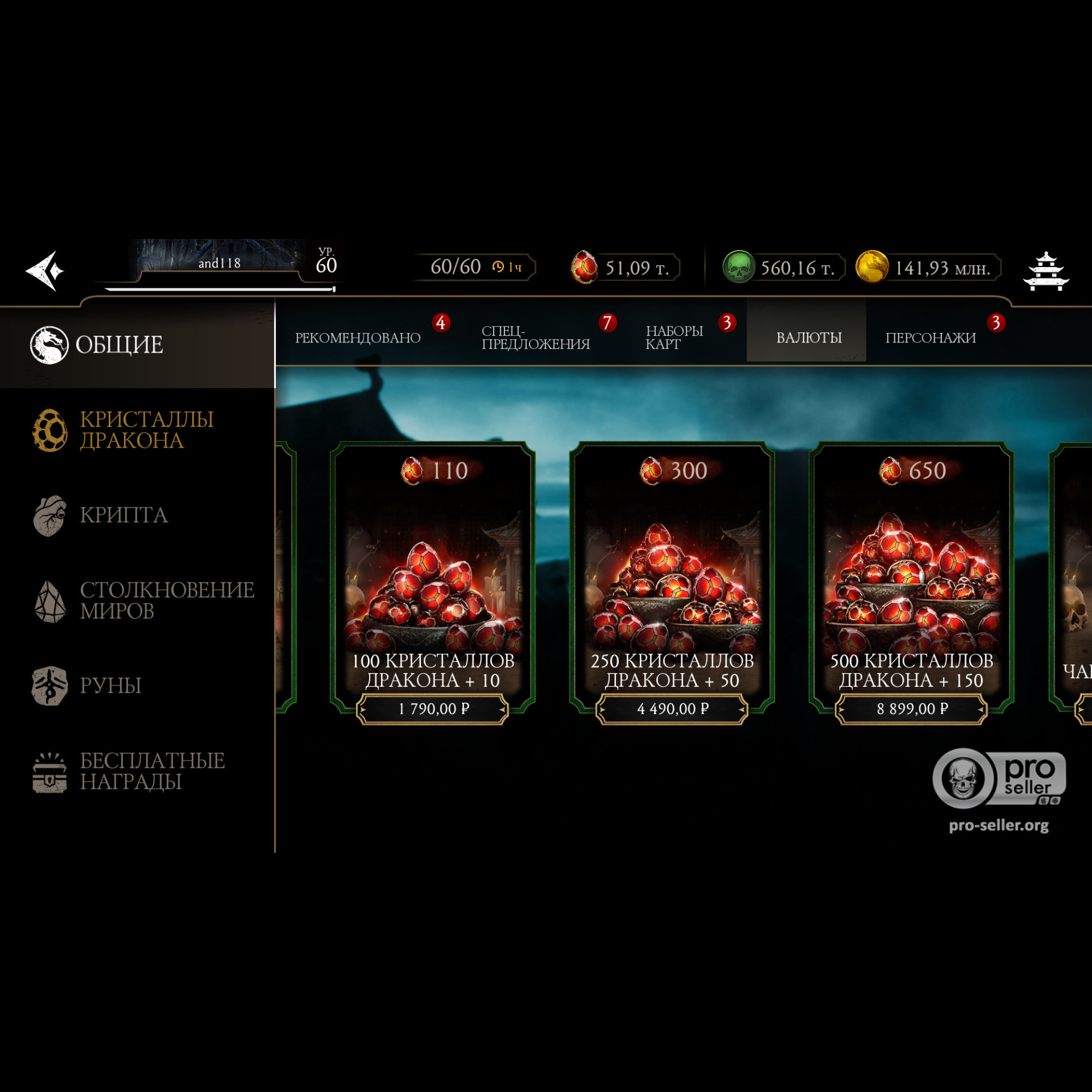Click the dragon crystal balance counter

click(625, 268)
